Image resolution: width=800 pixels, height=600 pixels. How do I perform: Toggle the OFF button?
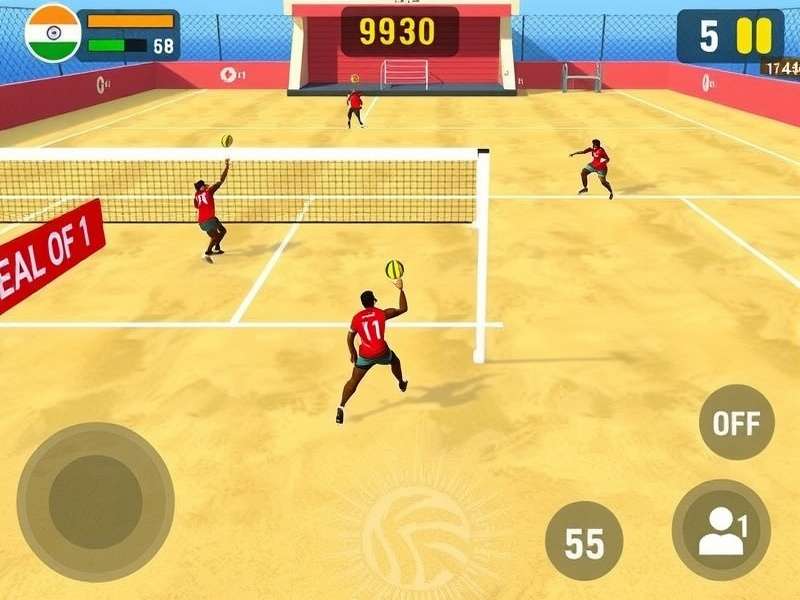736,422
